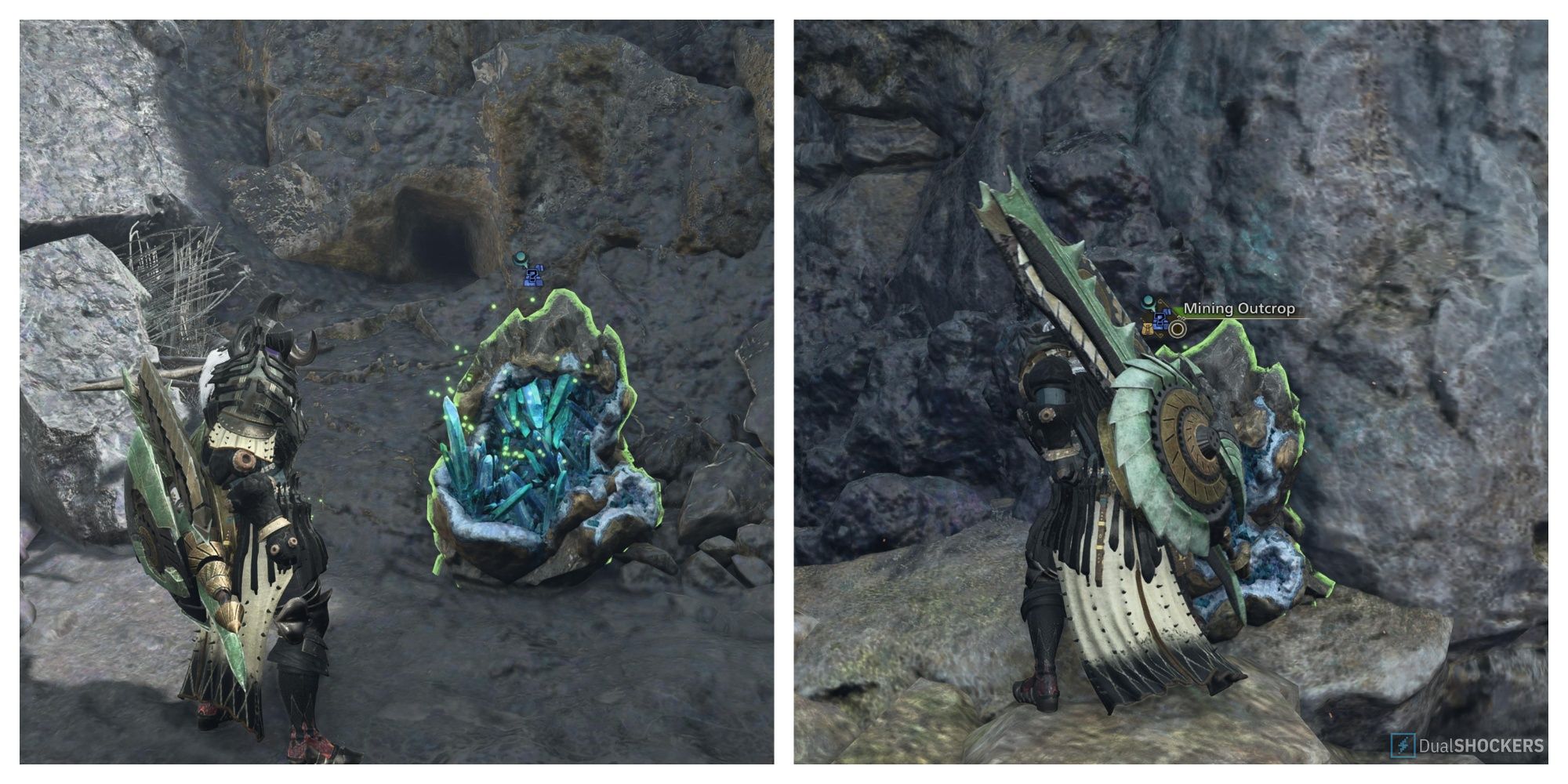Click the circular gather reticle icon
The width and height of the screenshot is (1568, 784).
(x=1177, y=329)
